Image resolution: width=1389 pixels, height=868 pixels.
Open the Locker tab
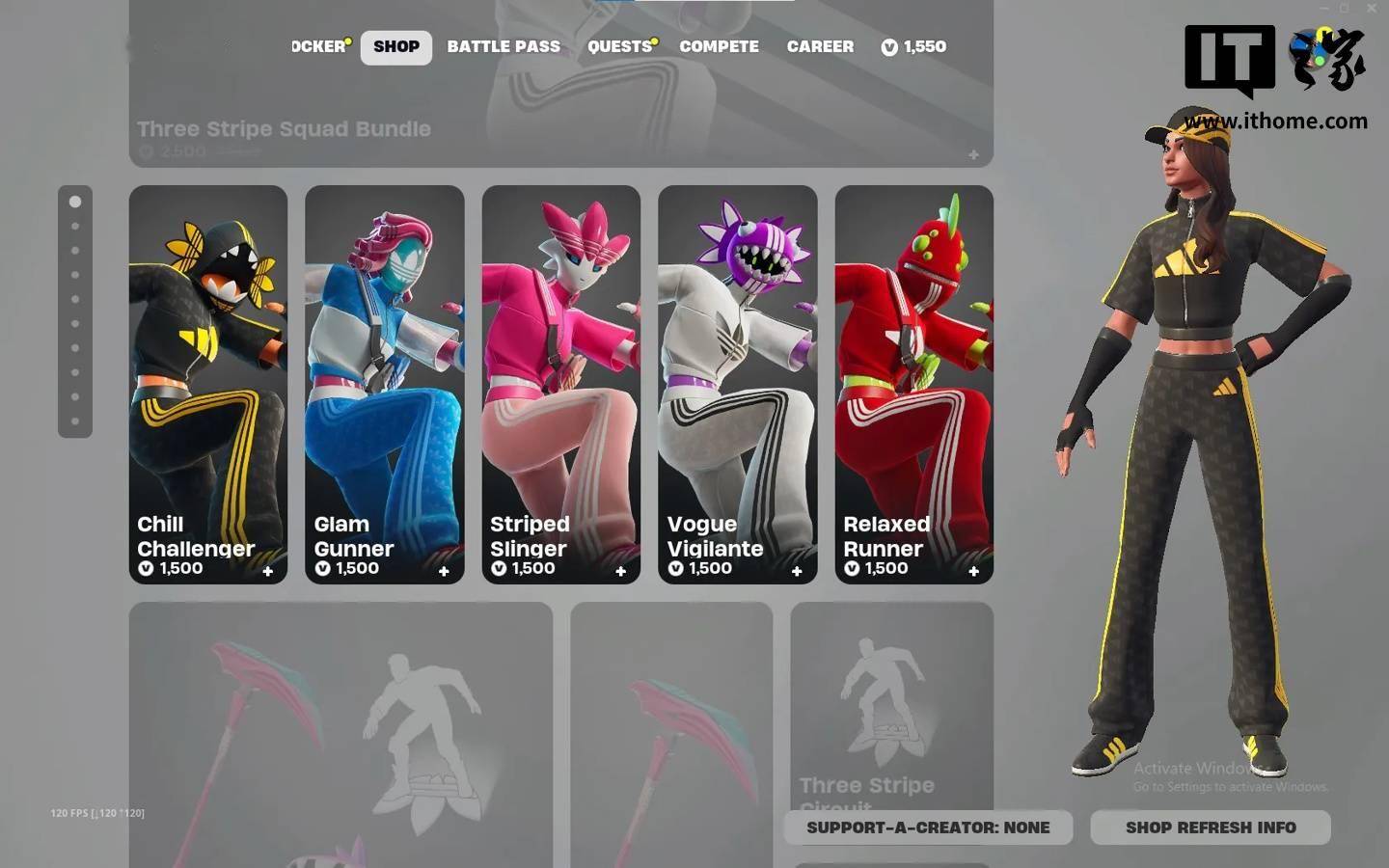[x=319, y=46]
